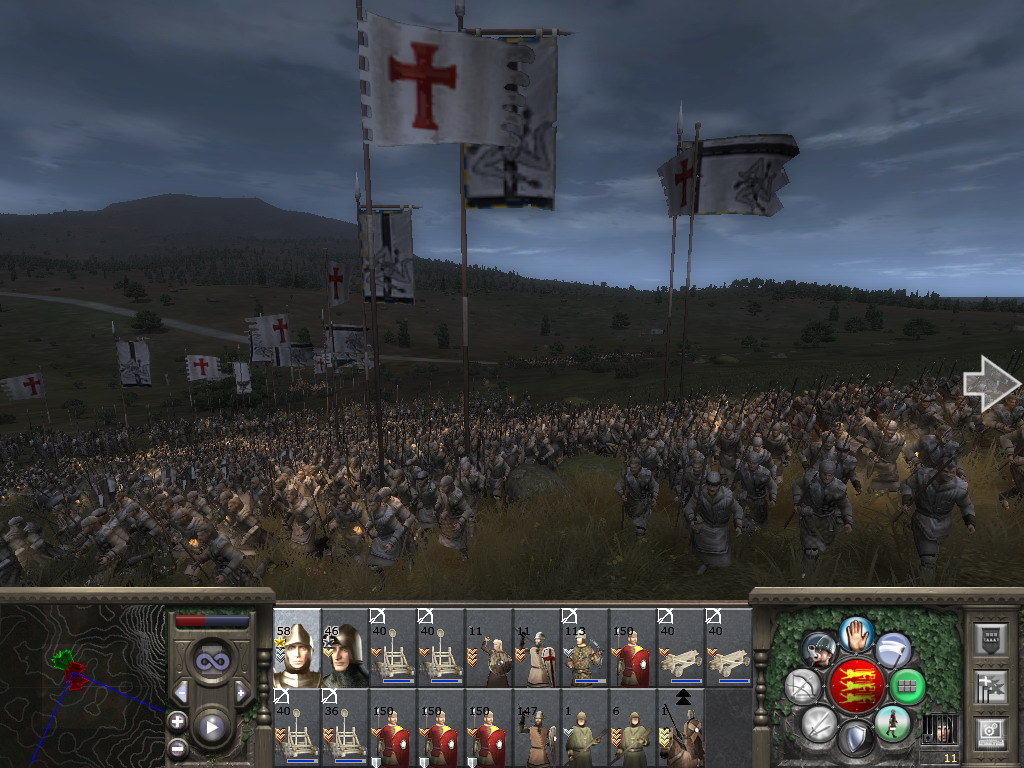Click the rally horn soldier icon
Viewport: 1024px width, 768px height.
click(x=819, y=650)
